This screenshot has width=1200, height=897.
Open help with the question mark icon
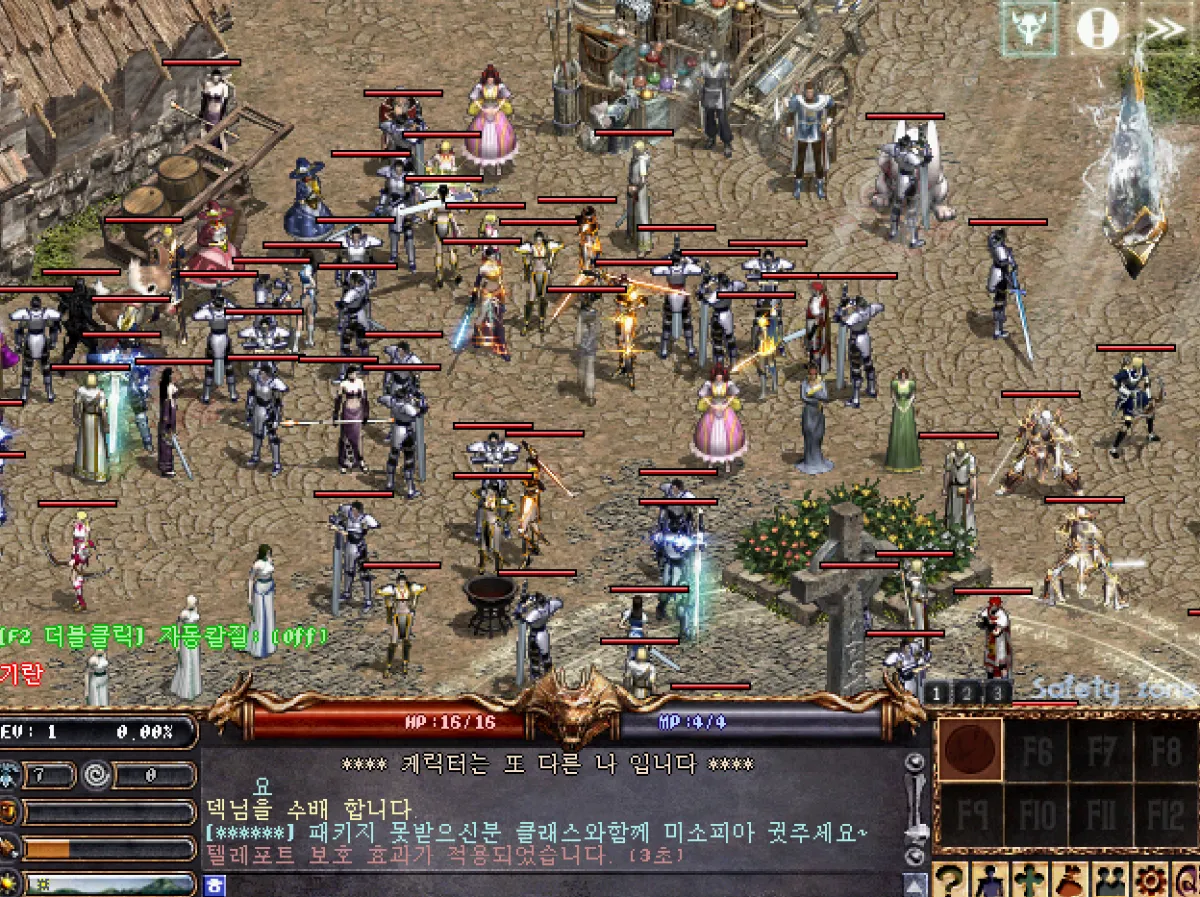[x=951, y=882]
